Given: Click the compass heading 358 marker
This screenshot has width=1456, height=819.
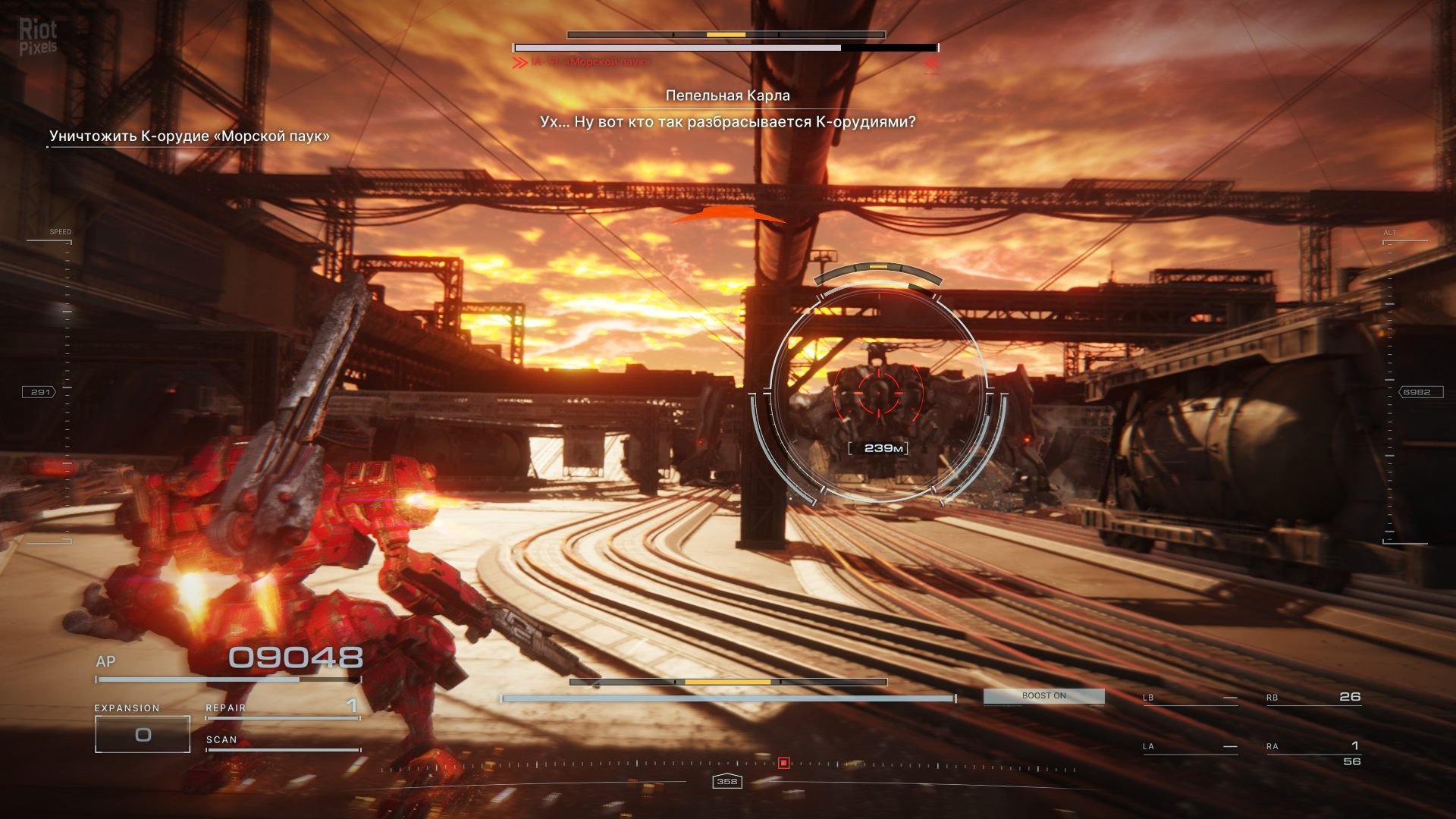Looking at the screenshot, I should pyautogui.click(x=726, y=781).
